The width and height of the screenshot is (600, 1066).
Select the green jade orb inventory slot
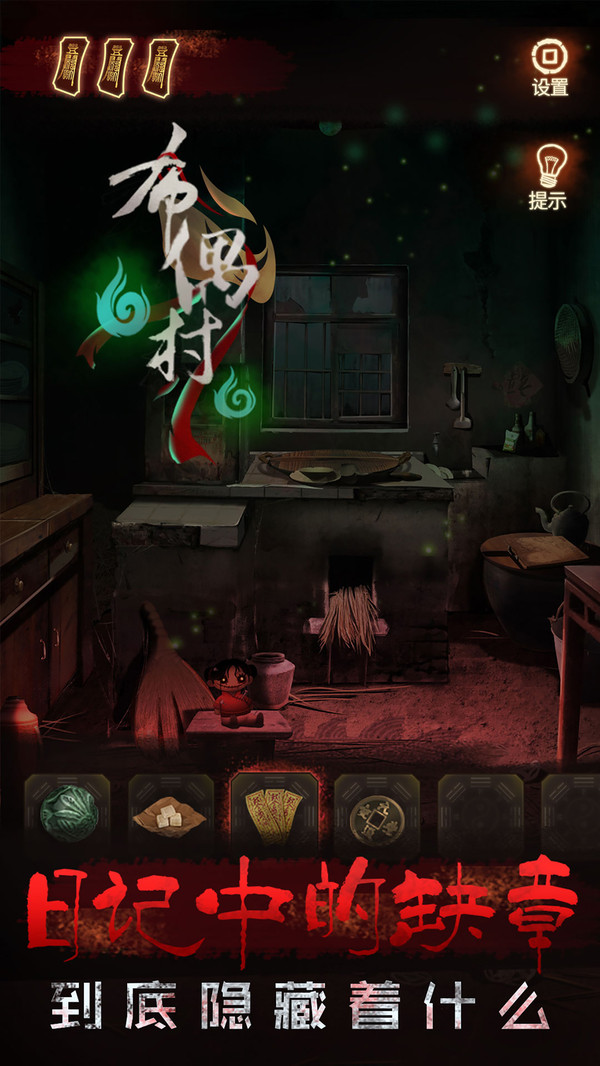pos(66,814)
